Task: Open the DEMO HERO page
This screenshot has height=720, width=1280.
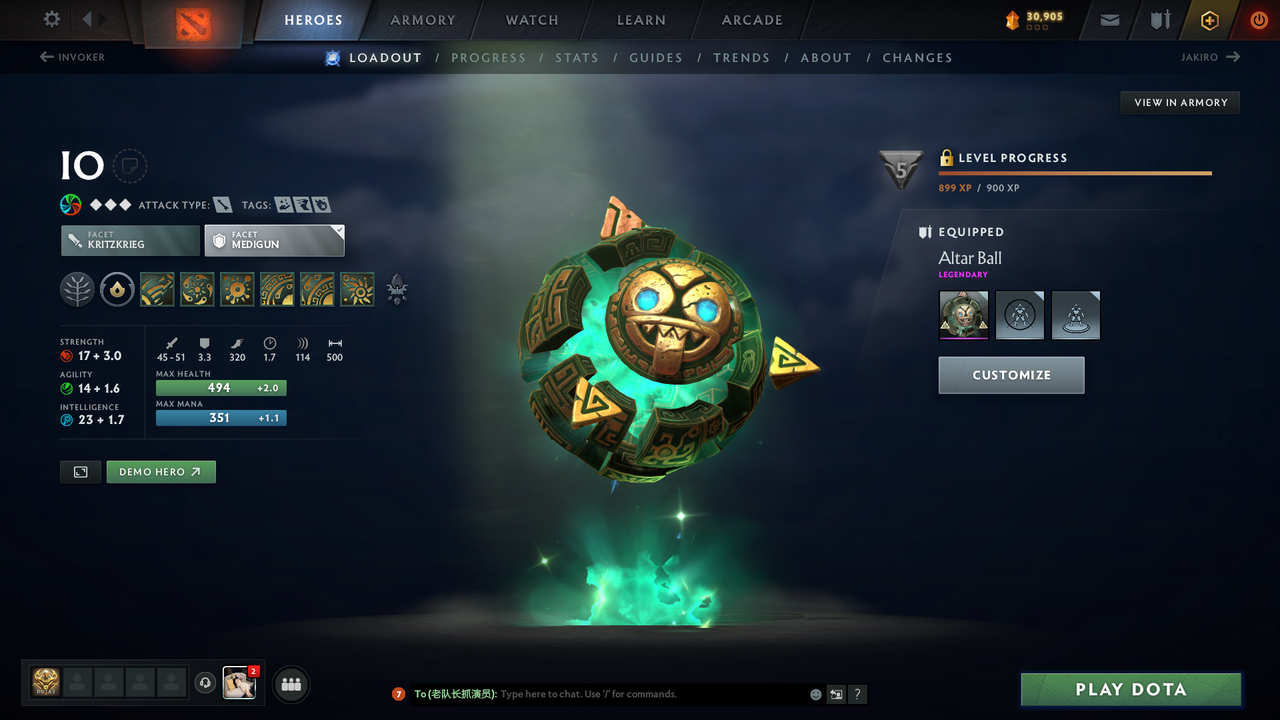Action: (160, 471)
